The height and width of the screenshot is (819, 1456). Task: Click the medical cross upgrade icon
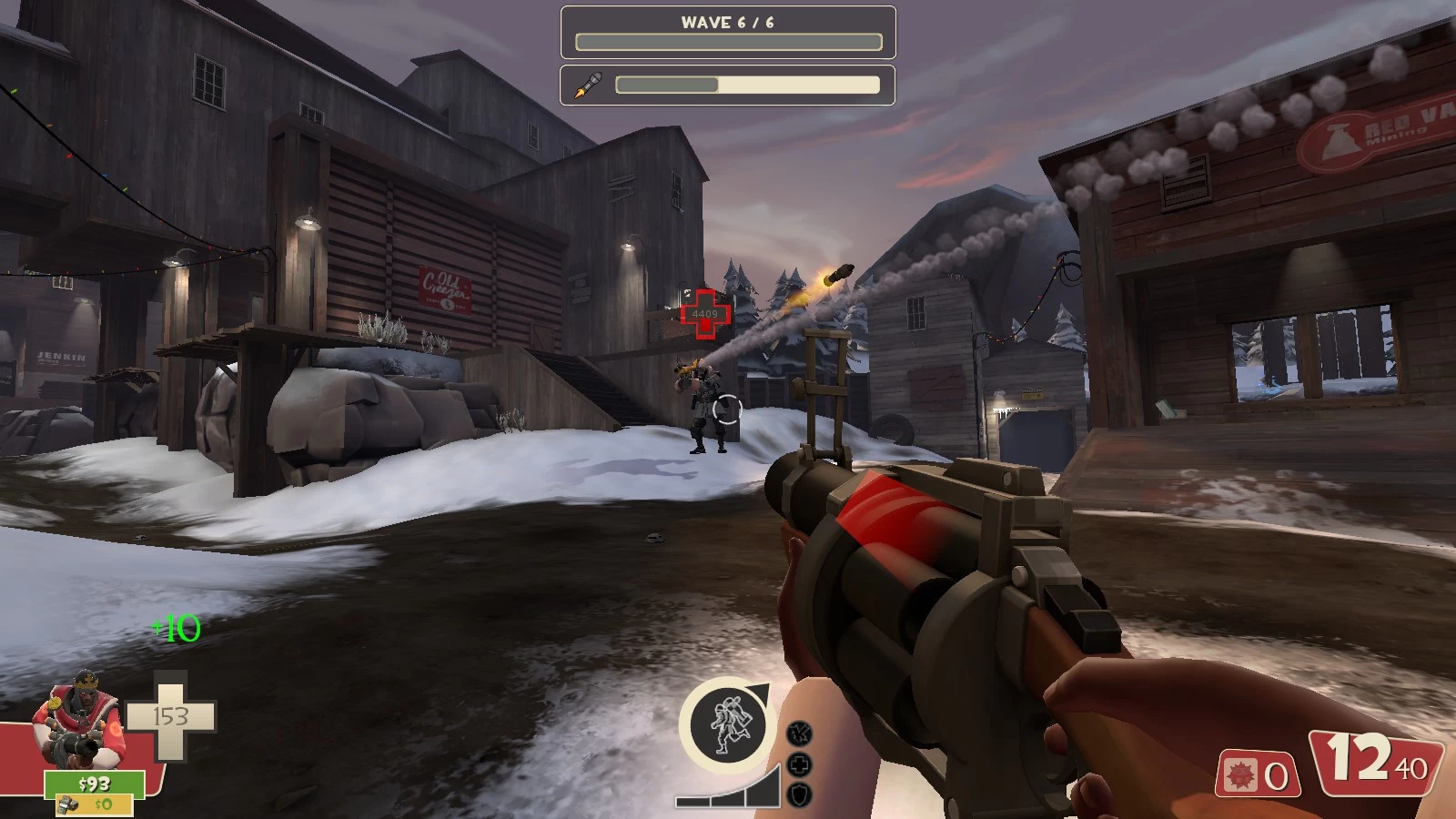point(799,764)
